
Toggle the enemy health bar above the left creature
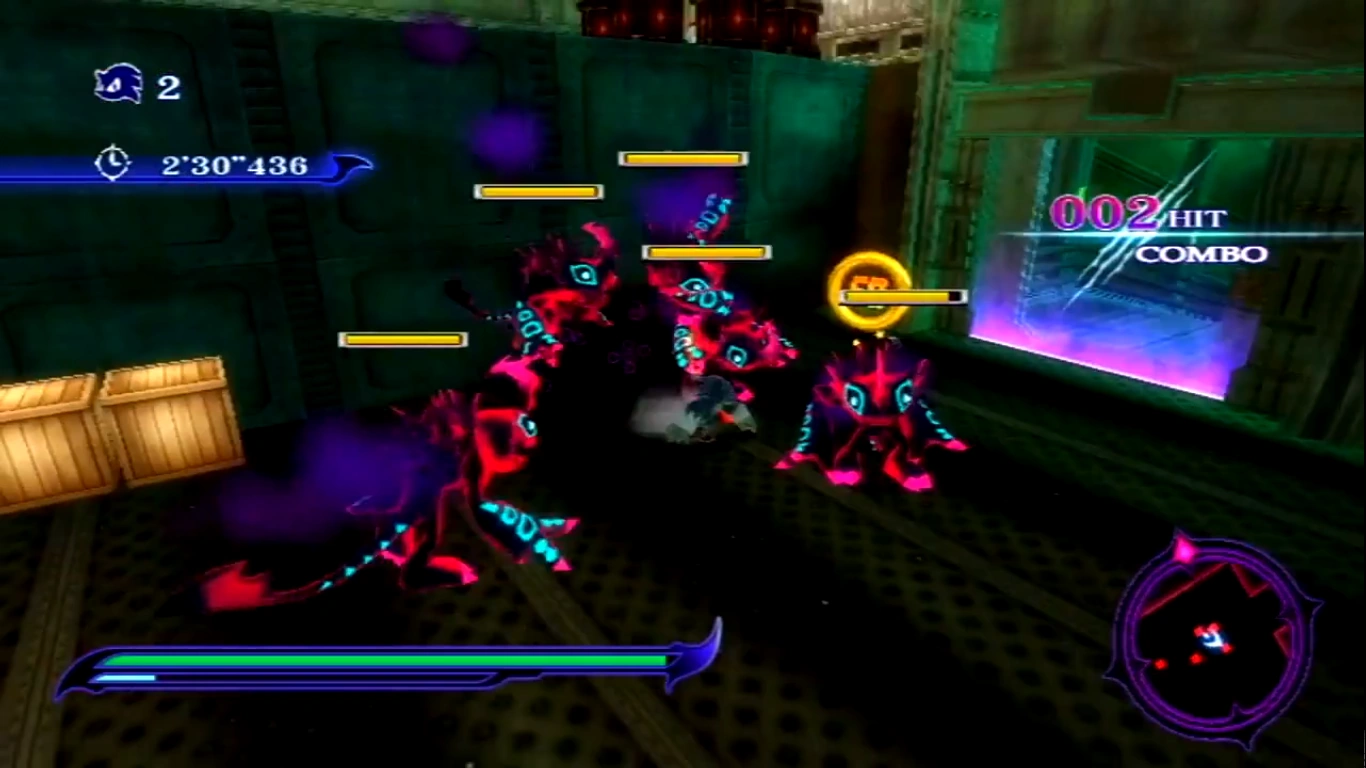click(x=404, y=339)
